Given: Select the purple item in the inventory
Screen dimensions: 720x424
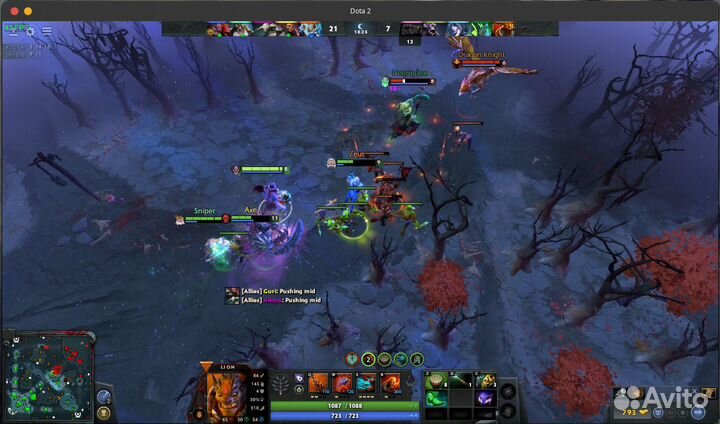Looking at the screenshot, I should tap(486, 398).
